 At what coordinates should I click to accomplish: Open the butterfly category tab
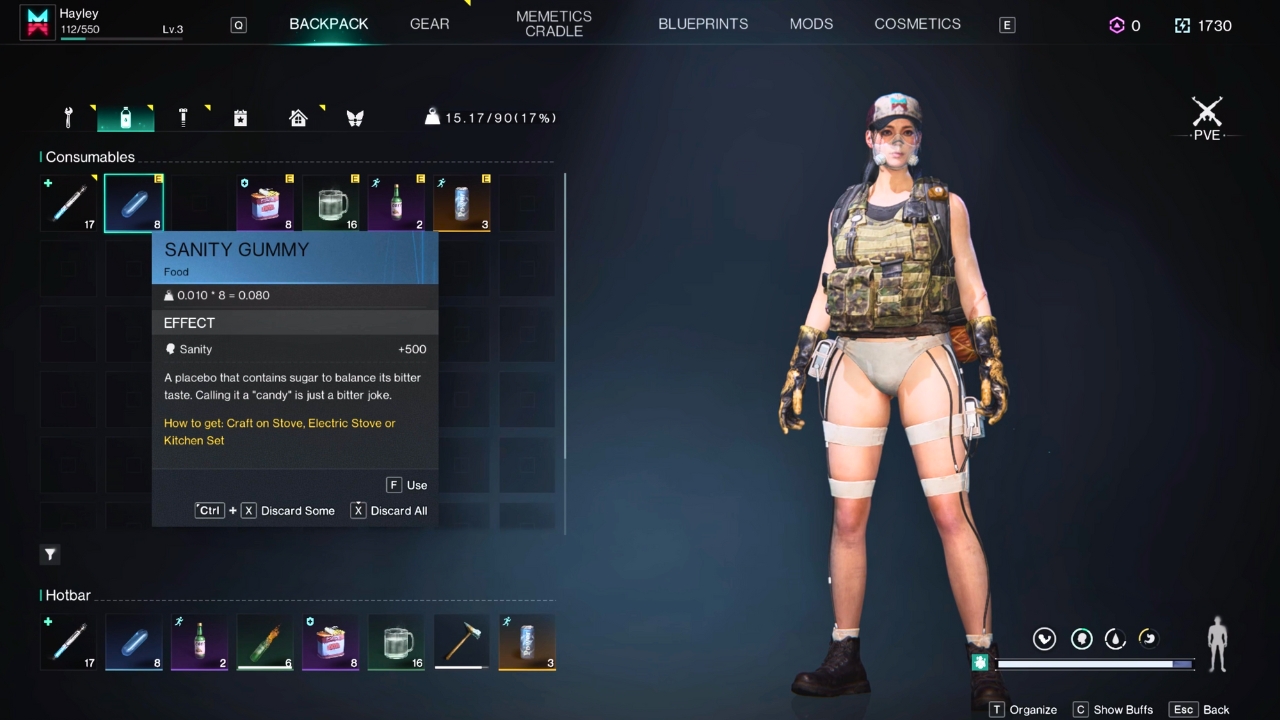point(355,118)
